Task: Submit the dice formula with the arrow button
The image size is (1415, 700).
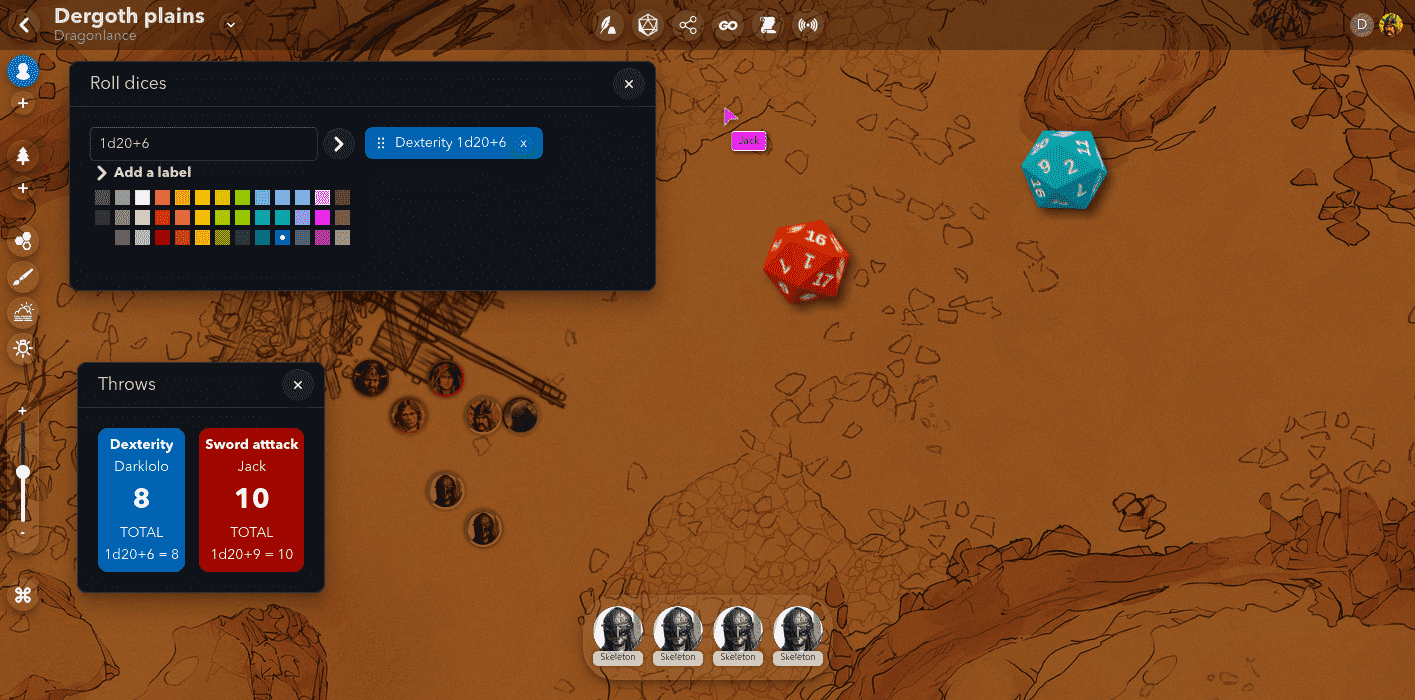Action: [339, 144]
